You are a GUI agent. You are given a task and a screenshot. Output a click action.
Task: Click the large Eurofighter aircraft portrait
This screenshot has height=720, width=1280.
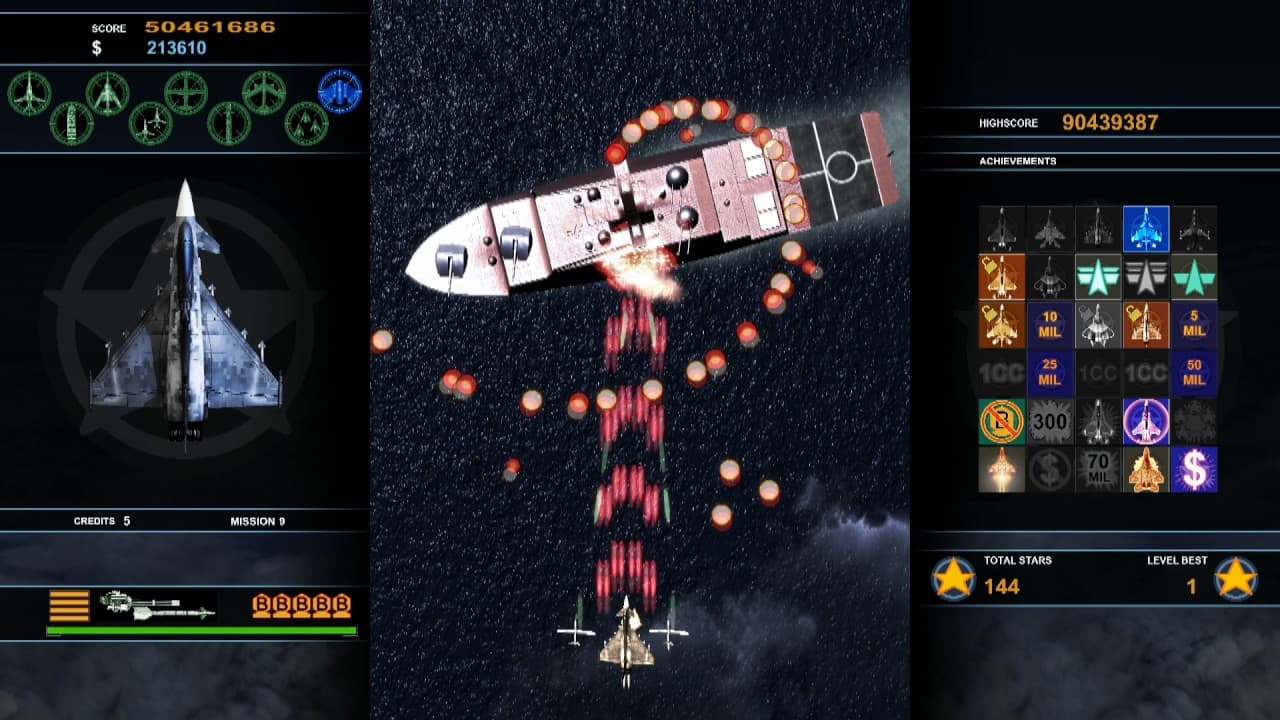pos(185,312)
